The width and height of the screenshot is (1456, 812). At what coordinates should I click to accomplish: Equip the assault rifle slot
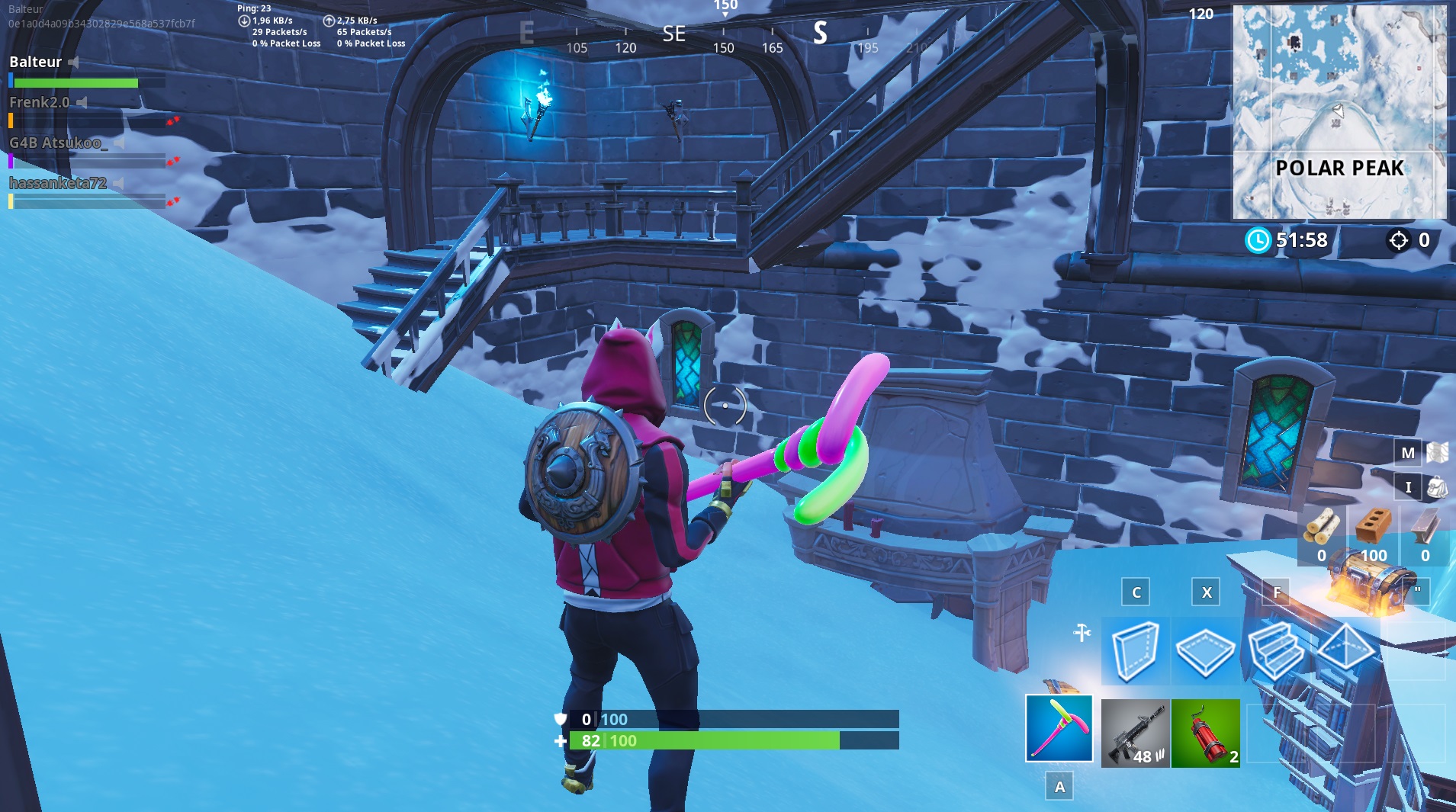click(x=1135, y=733)
